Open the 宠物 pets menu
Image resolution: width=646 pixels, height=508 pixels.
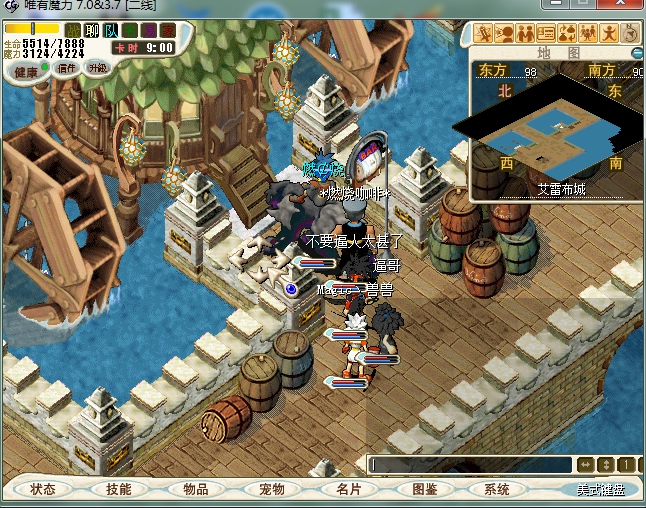(271, 489)
